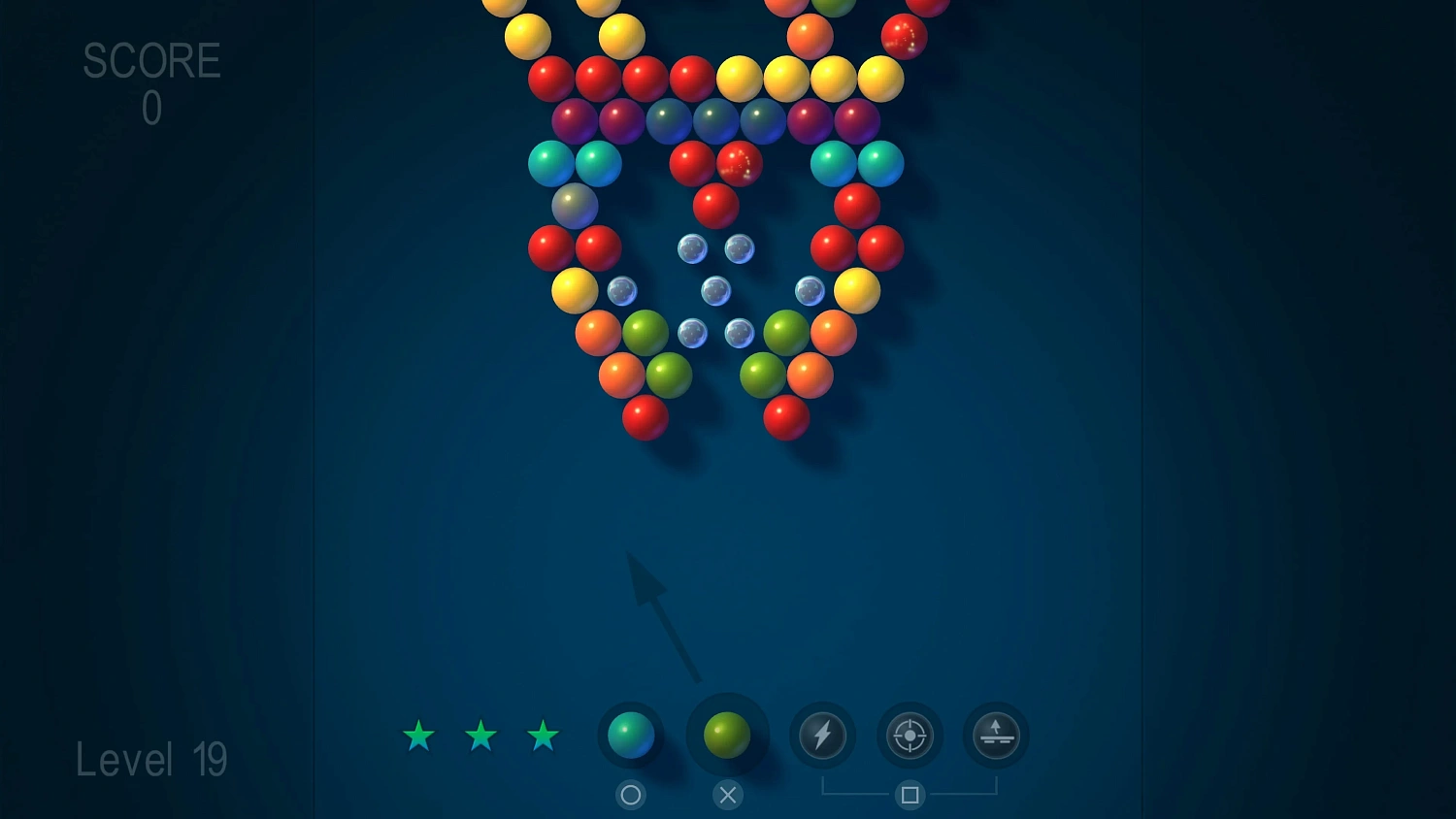Click the third green star rating
The width and height of the screenshot is (1456, 819).
(544, 737)
